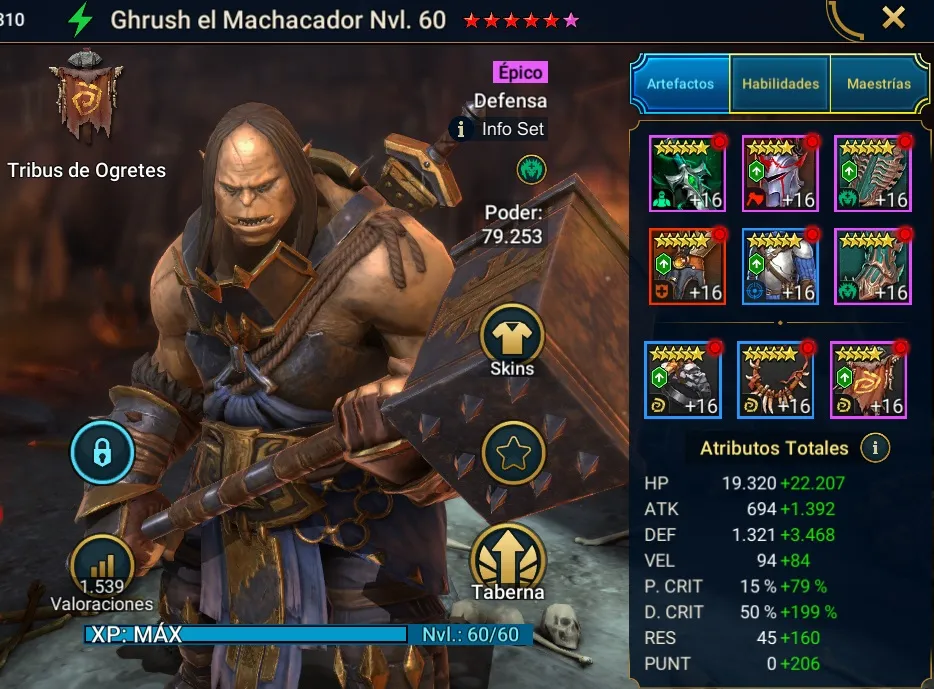Switch to the Artefactos tab
This screenshot has height=689, width=934.
click(680, 84)
